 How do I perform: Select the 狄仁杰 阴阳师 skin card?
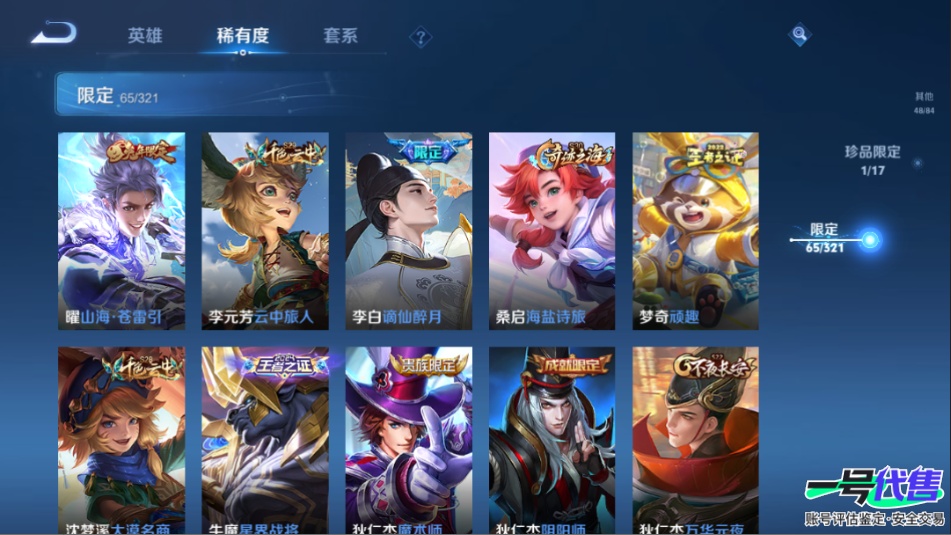[552, 441]
